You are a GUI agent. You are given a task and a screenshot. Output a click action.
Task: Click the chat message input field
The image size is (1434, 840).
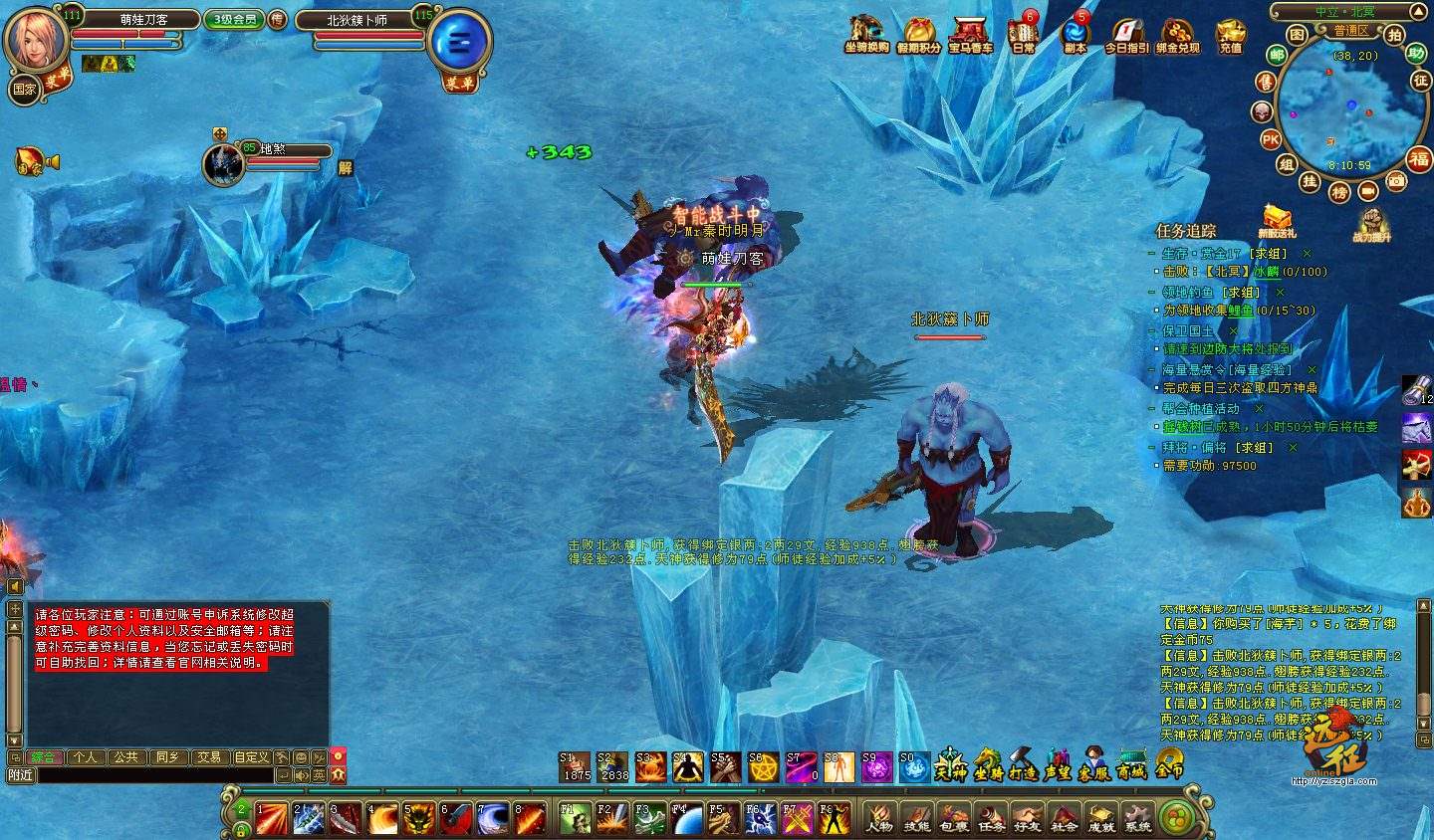(154, 775)
